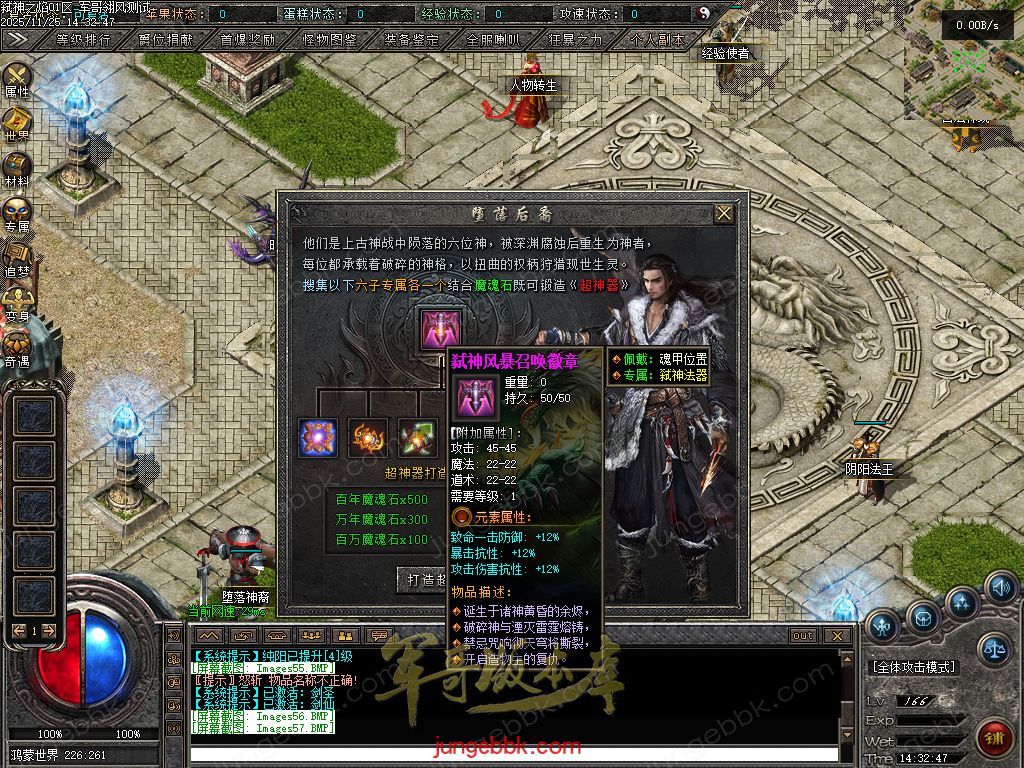Open the 爵位捐献 title donation menu

(166, 40)
